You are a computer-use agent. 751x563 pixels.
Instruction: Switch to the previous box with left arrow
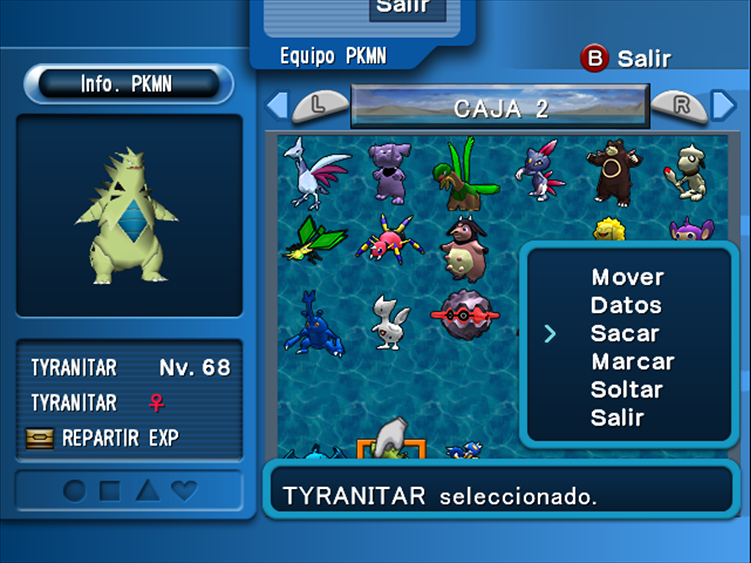pyautogui.click(x=277, y=104)
